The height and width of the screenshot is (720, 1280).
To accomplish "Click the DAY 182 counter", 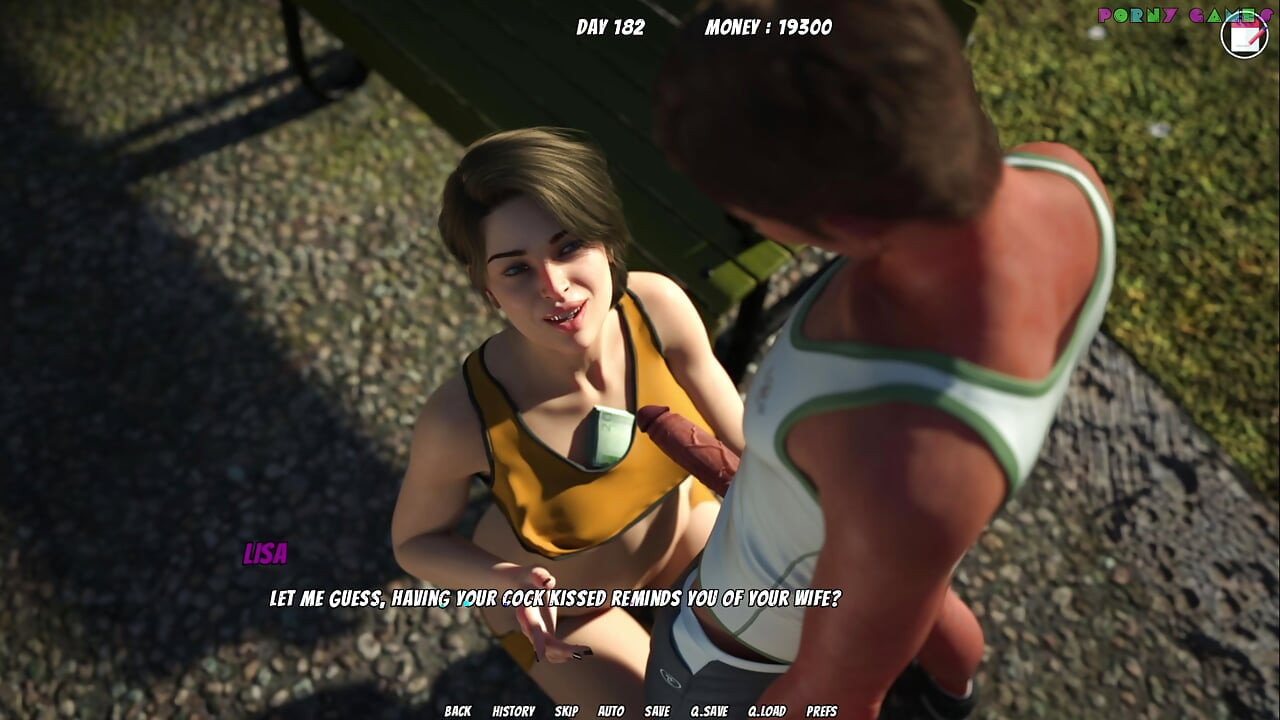I will (610, 27).
